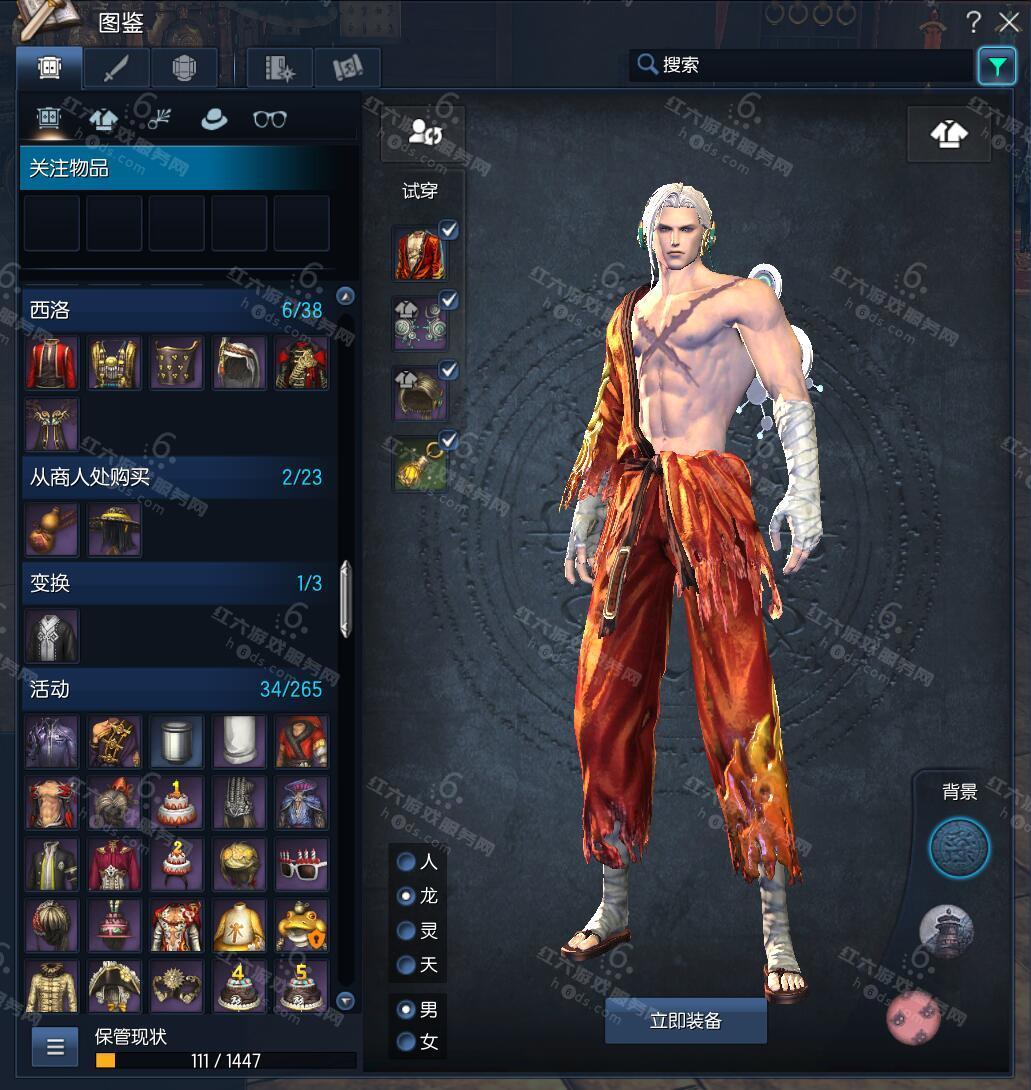
Task: Switch to the sword weapon tab
Action: coord(116,68)
